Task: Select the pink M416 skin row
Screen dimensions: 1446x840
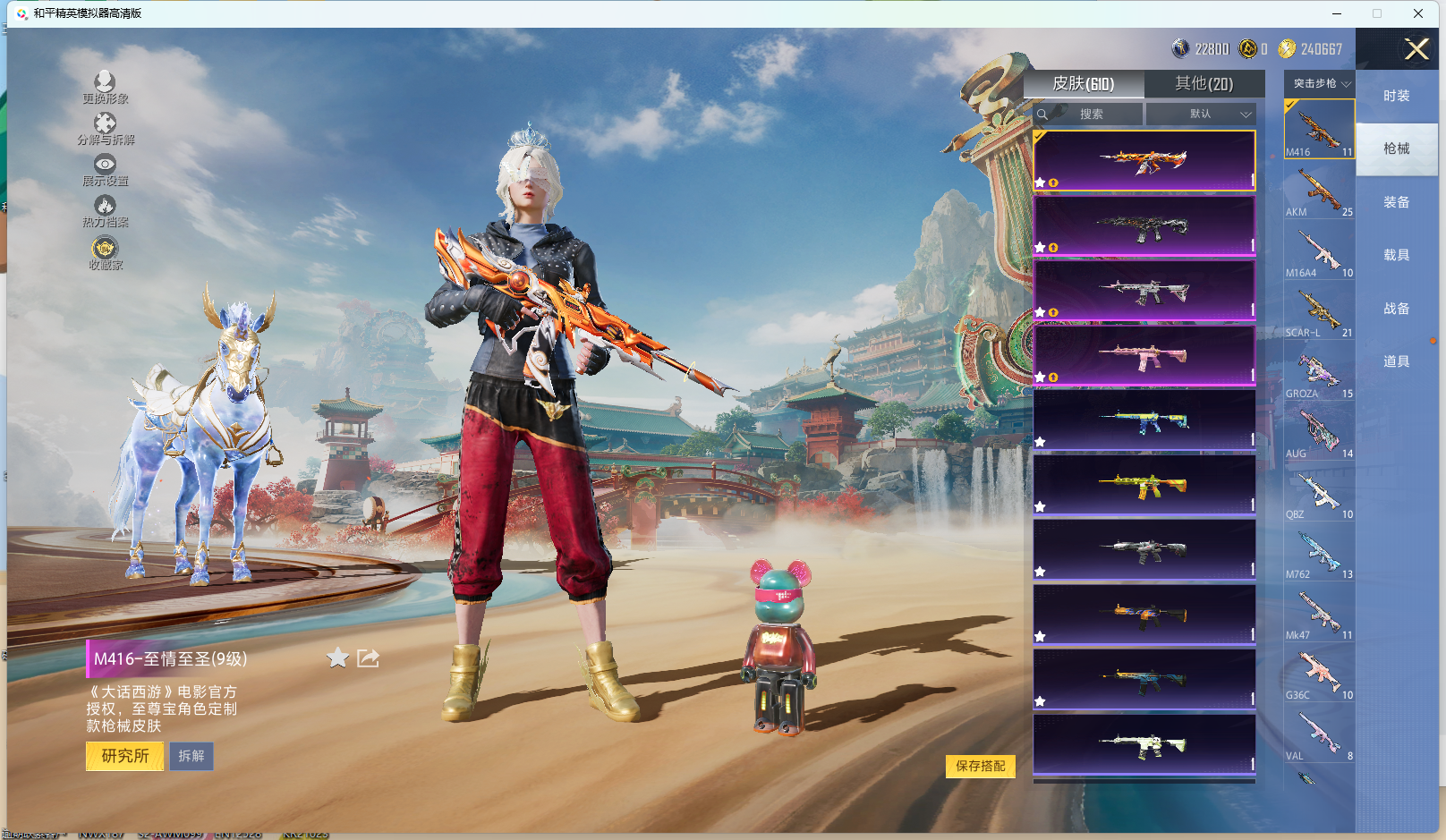Action: (1144, 355)
